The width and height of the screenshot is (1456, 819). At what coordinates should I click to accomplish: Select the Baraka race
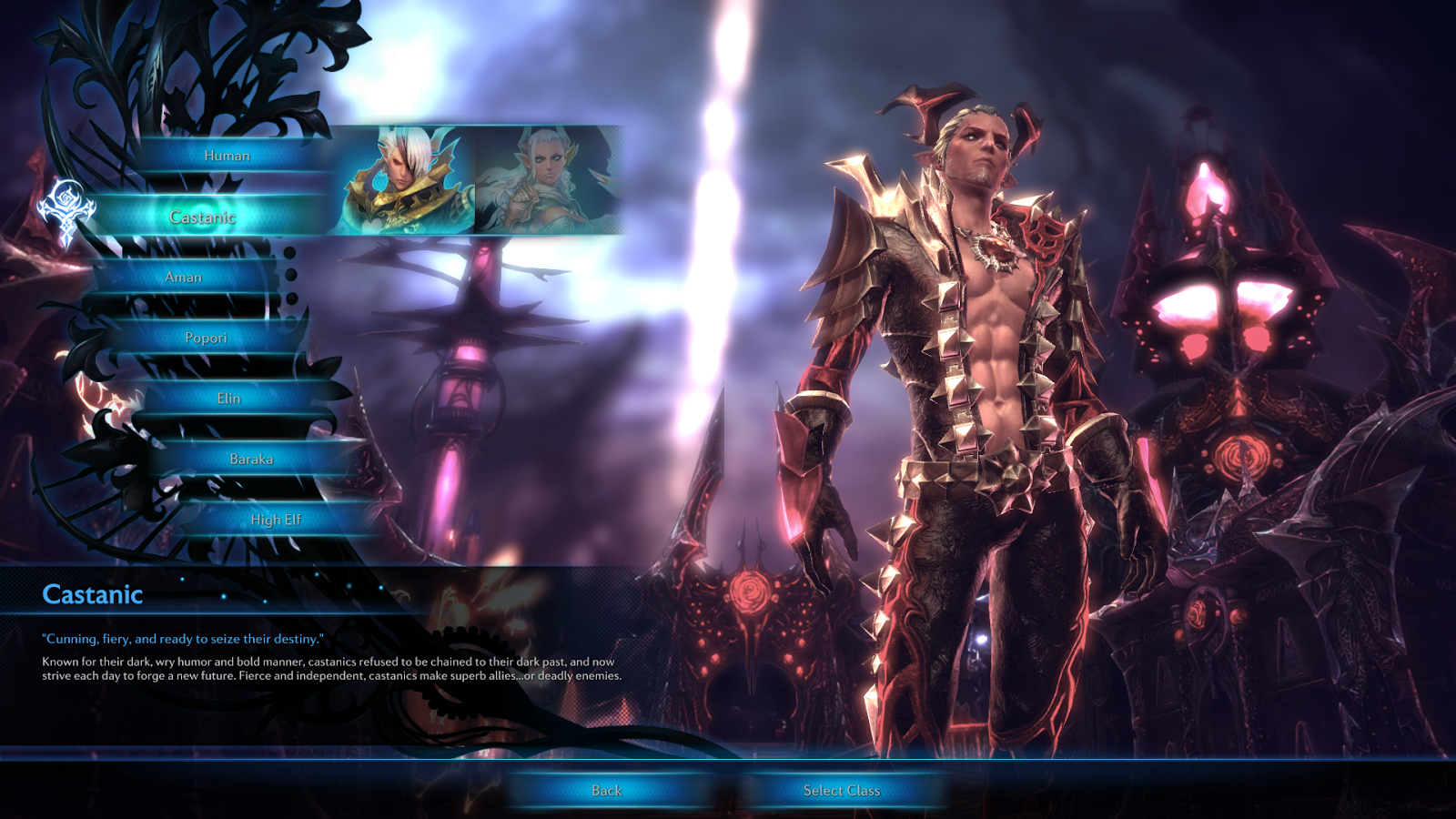pyautogui.click(x=251, y=459)
